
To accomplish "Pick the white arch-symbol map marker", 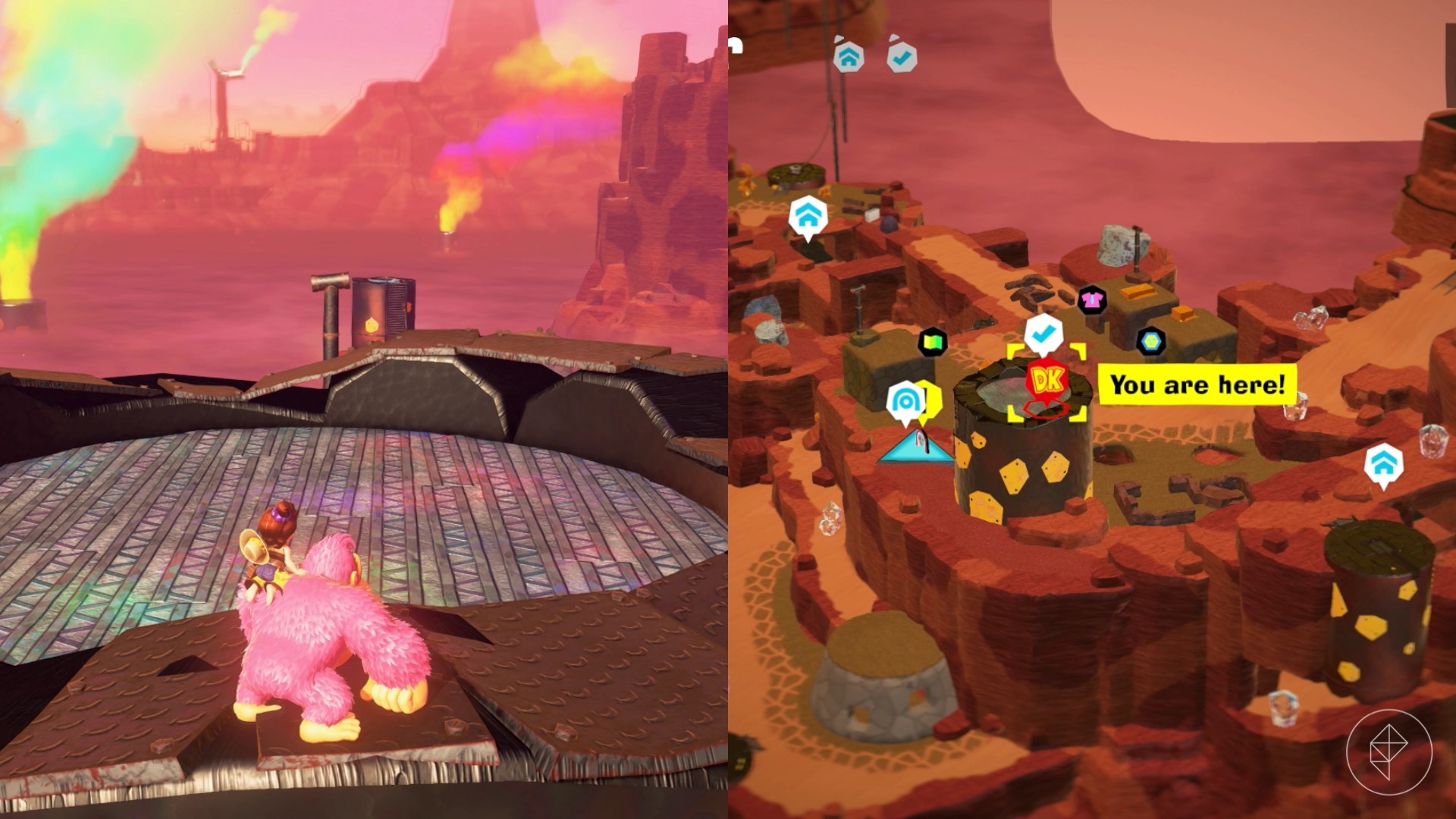I will click(905, 399).
